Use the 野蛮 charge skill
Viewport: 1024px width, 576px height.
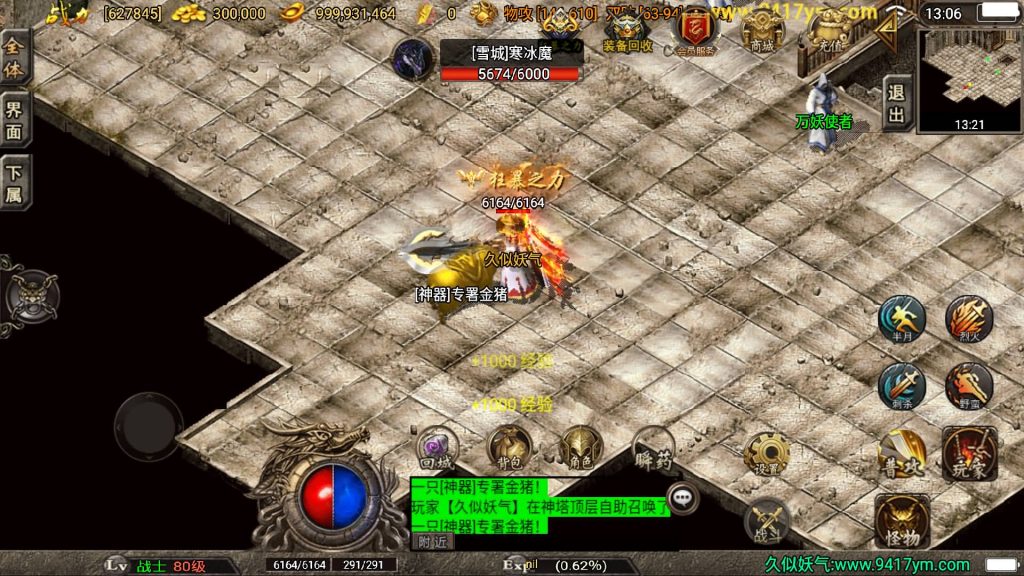tap(968, 386)
